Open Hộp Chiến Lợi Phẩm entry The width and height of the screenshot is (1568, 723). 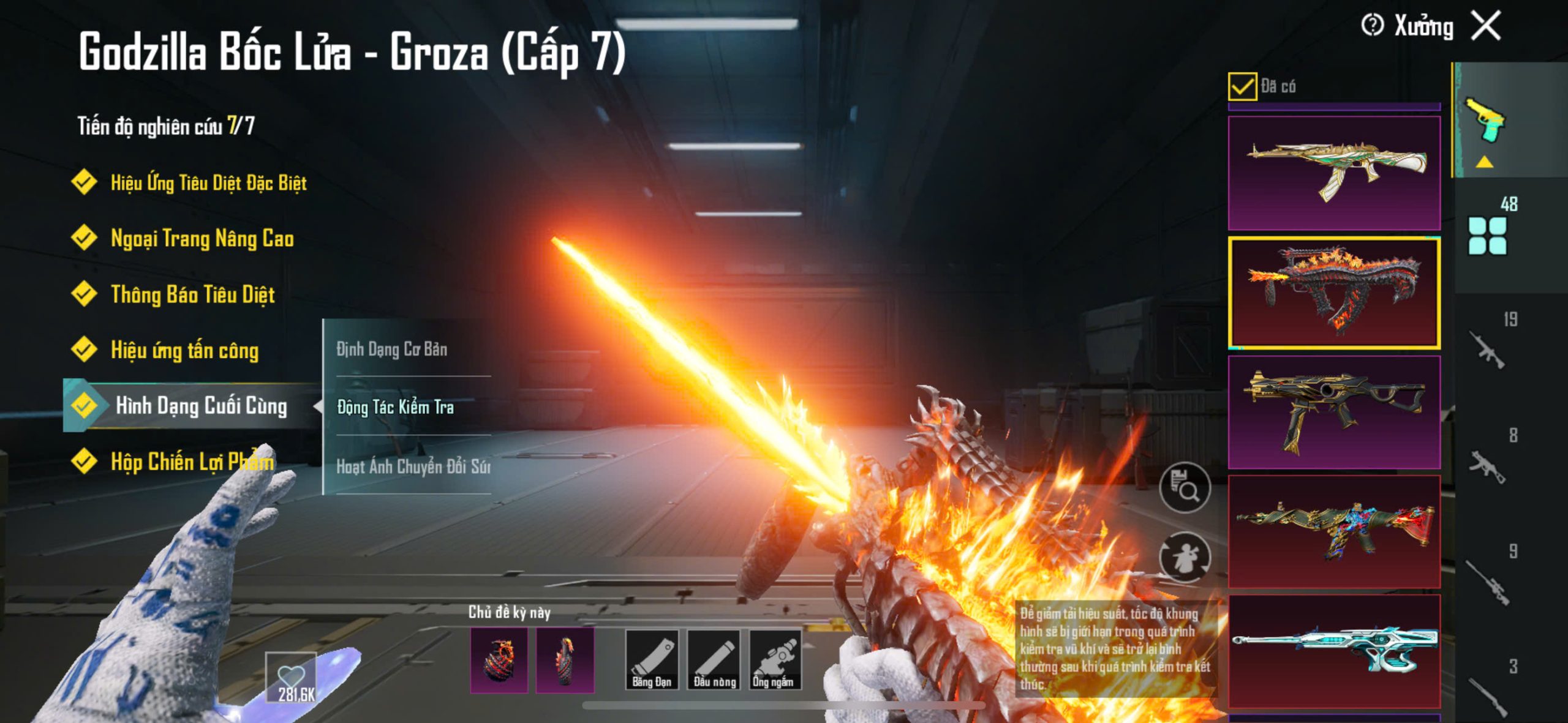point(192,462)
